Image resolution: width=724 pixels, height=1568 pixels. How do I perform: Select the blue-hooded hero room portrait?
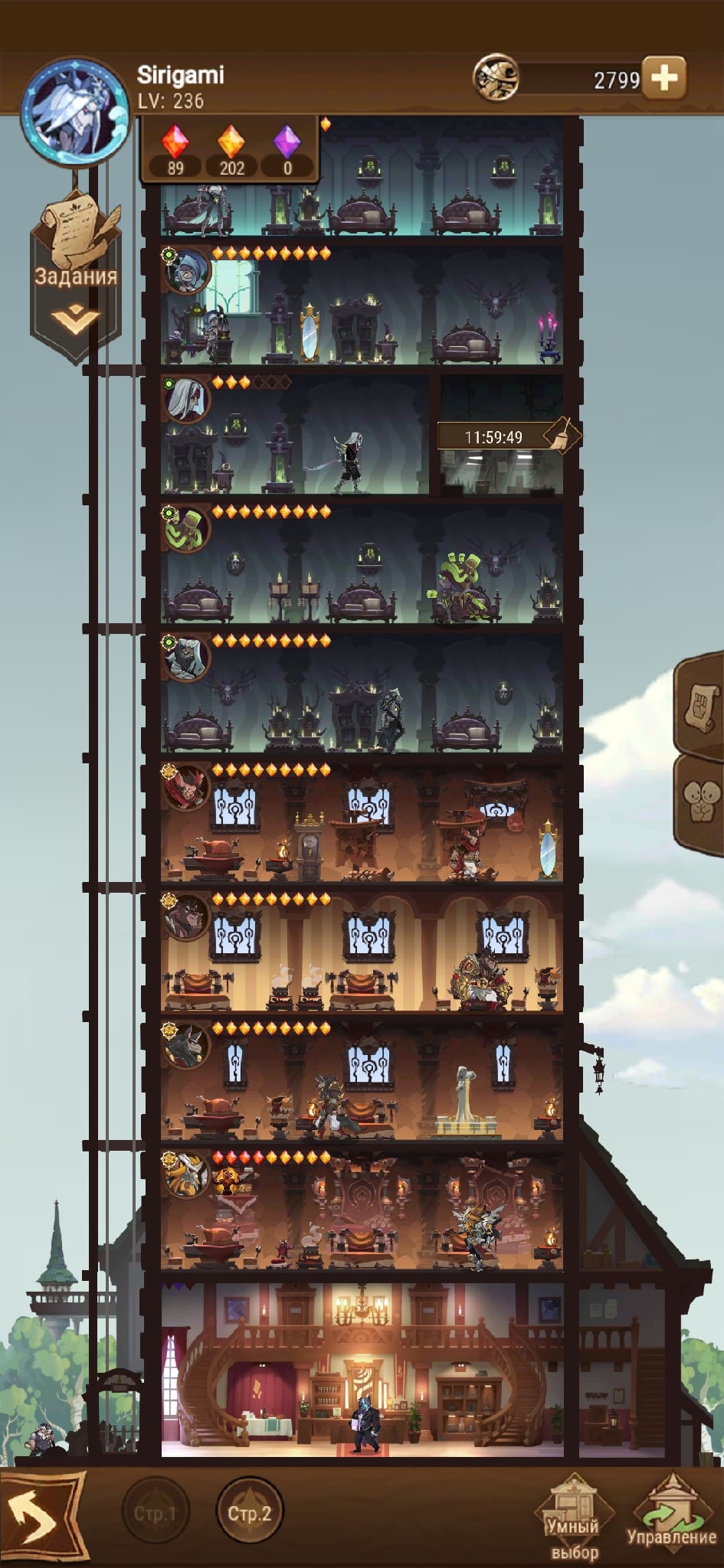click(x=186, y=270)
